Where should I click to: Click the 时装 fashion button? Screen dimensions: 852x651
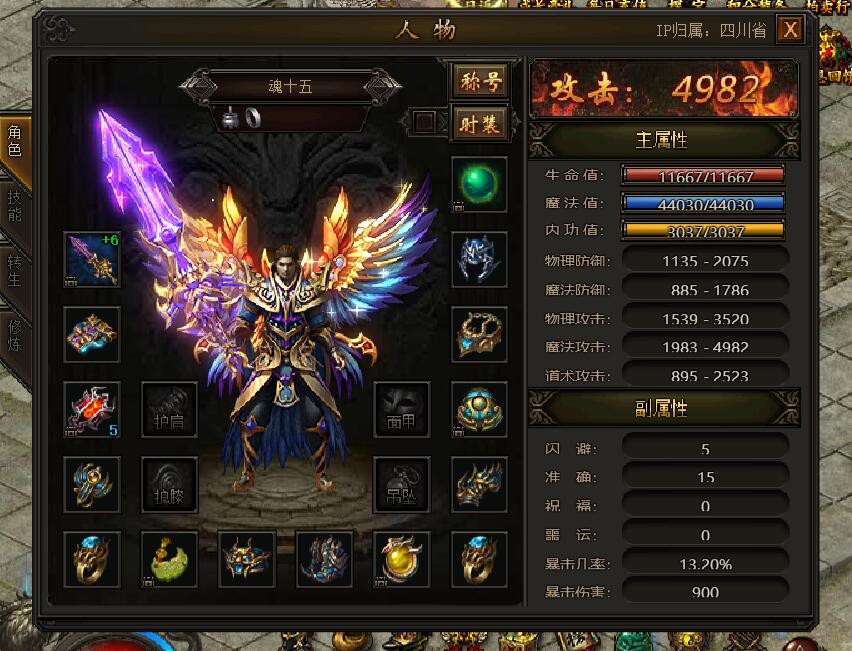click(480, 122)
